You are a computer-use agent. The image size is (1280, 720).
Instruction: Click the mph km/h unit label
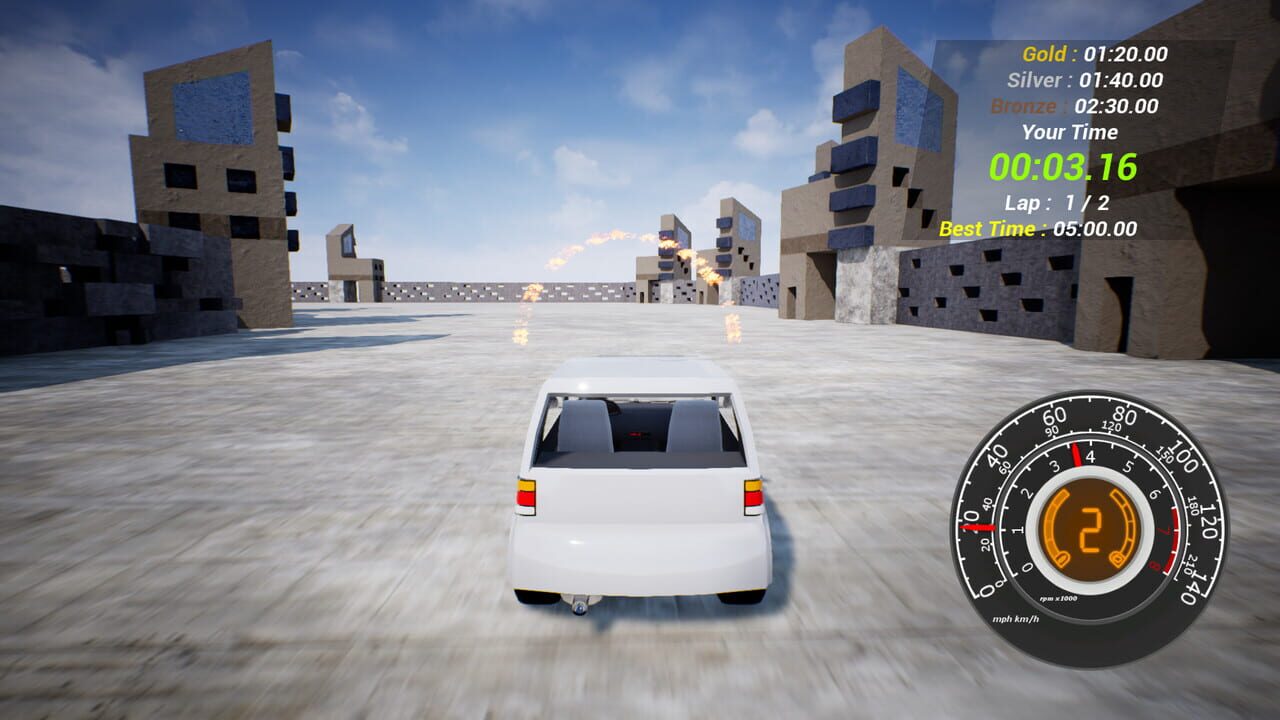1016,619
